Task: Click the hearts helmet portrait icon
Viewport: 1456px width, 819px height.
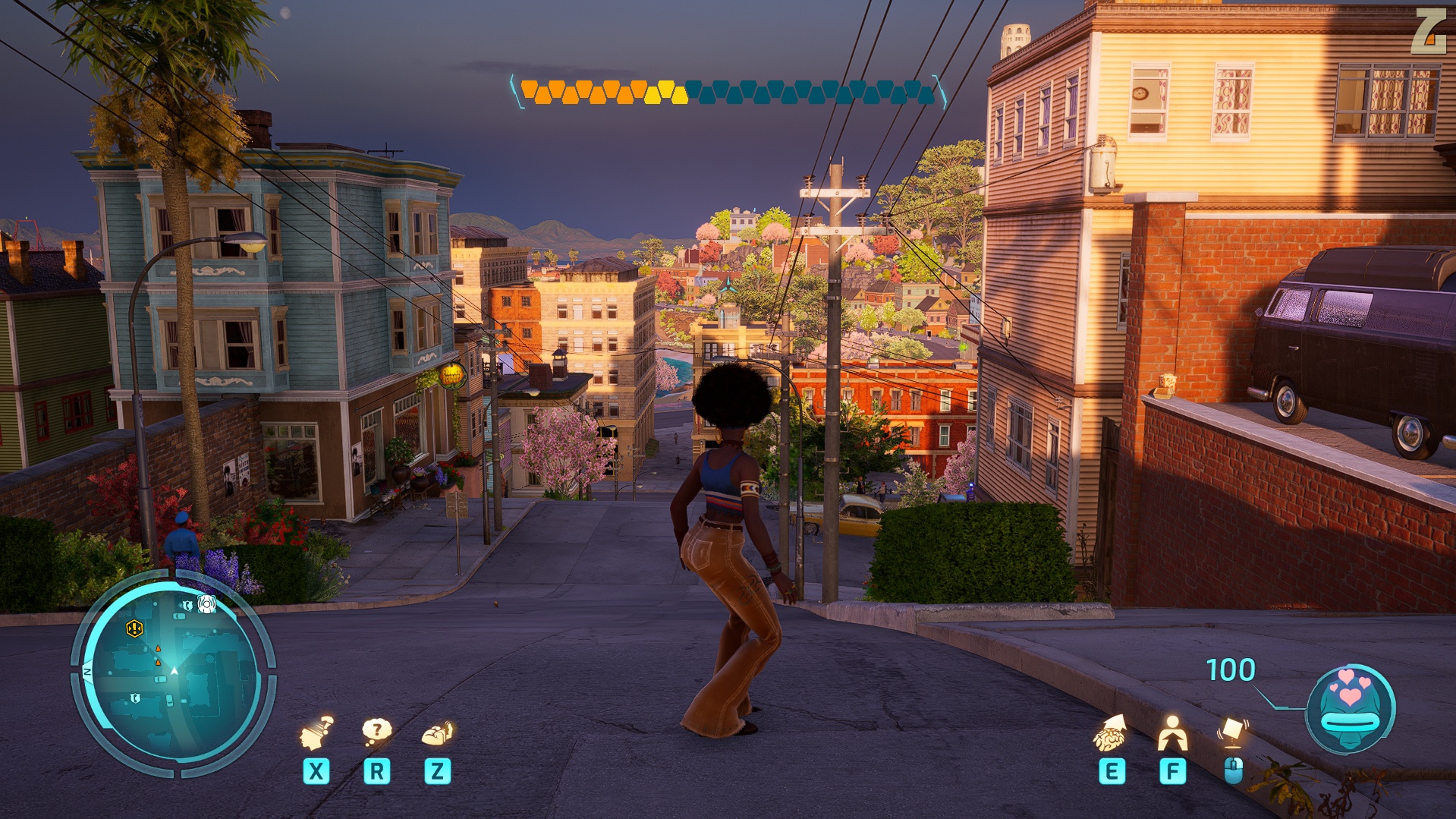Action: (x=1350, y=709)
